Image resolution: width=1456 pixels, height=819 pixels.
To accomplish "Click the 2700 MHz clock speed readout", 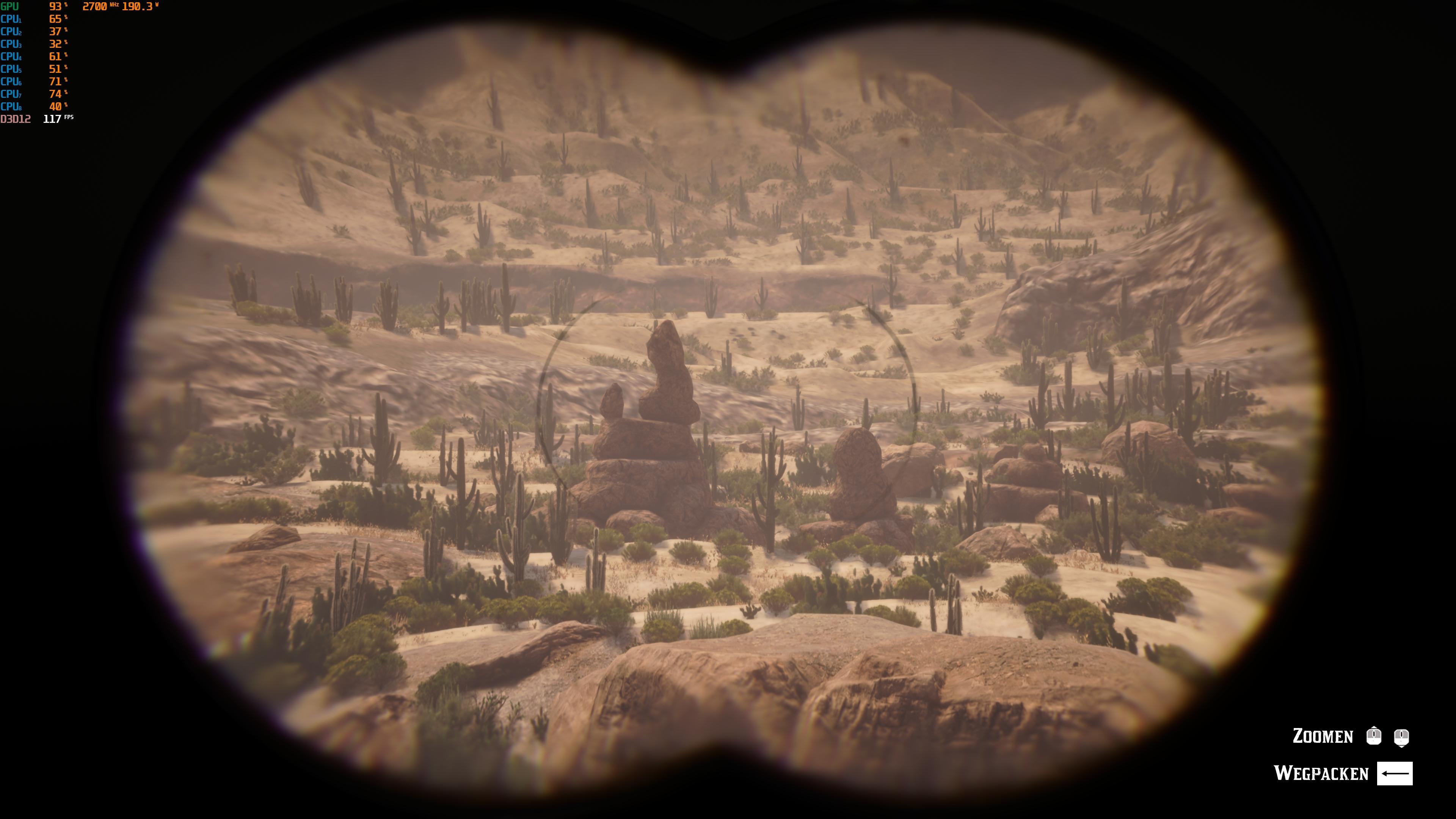I will [94, 6].
